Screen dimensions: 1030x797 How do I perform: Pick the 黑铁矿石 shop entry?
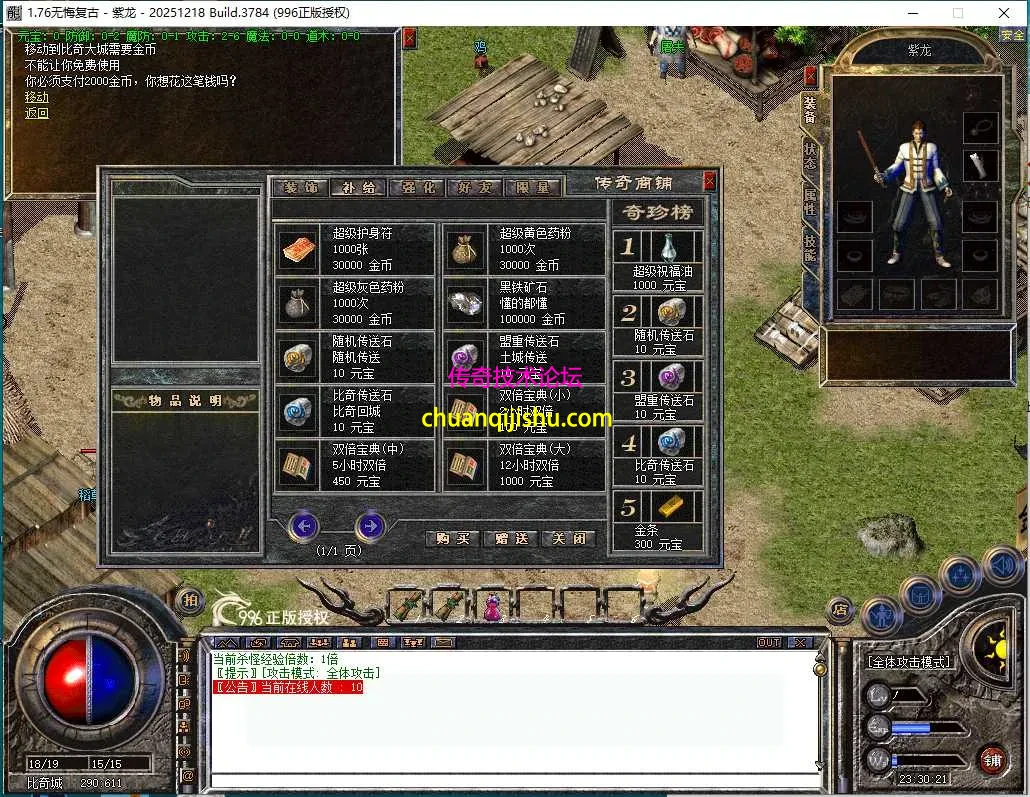523,303
